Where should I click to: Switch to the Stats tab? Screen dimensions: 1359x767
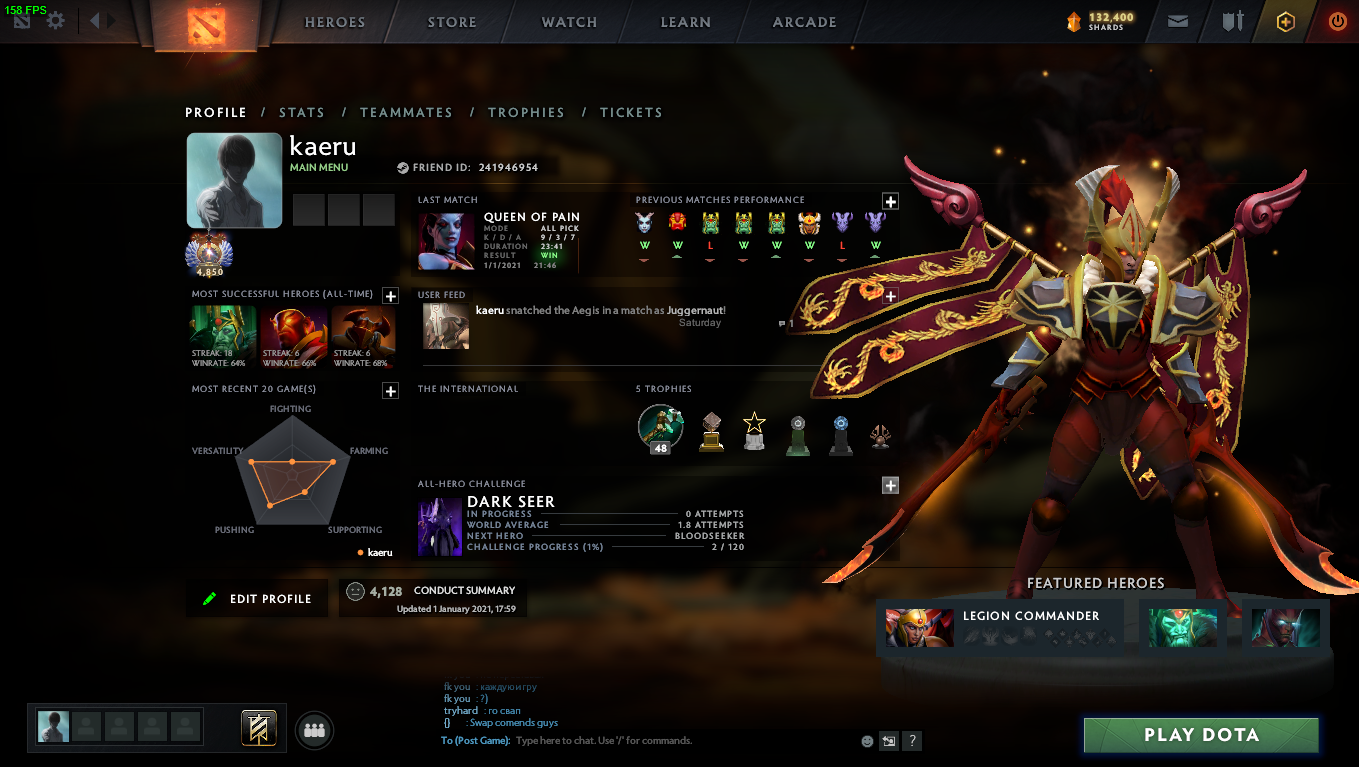pyautogui.click(x=302, y=113)
